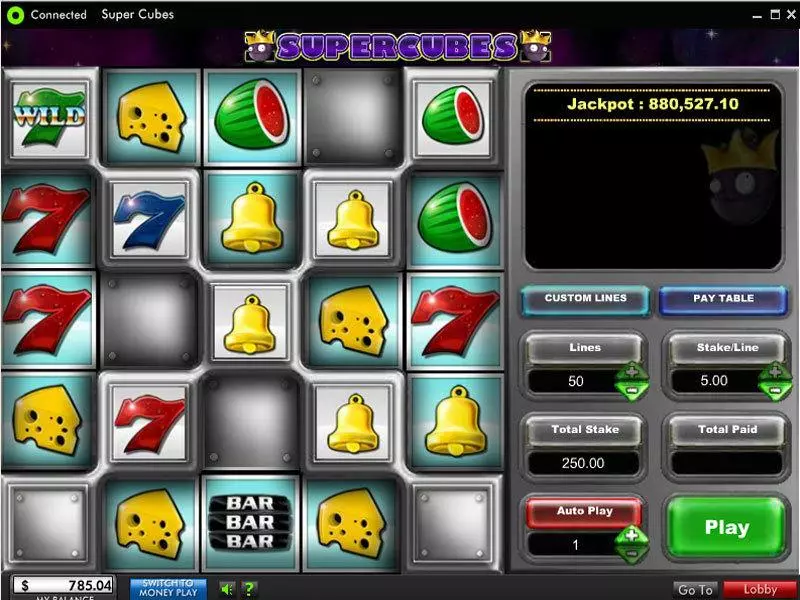800x600 pixels.
Task: Close the Super Cubes window
Action: pos(788,15)
